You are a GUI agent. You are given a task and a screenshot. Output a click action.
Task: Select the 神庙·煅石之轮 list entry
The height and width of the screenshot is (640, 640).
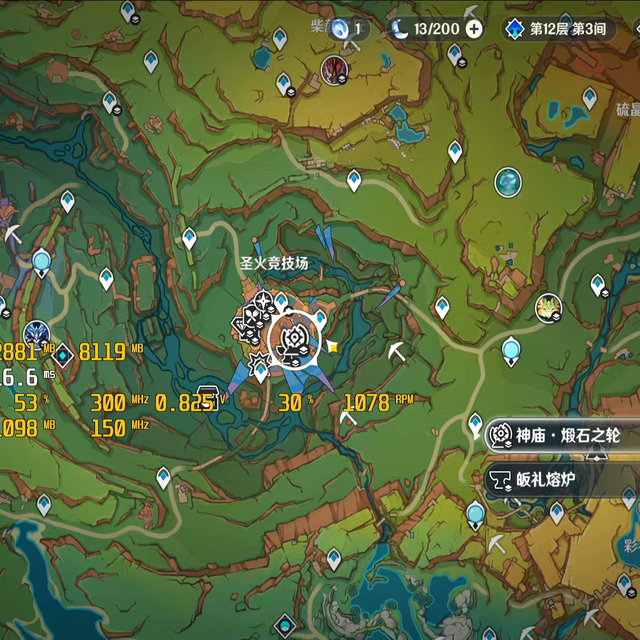558,436
